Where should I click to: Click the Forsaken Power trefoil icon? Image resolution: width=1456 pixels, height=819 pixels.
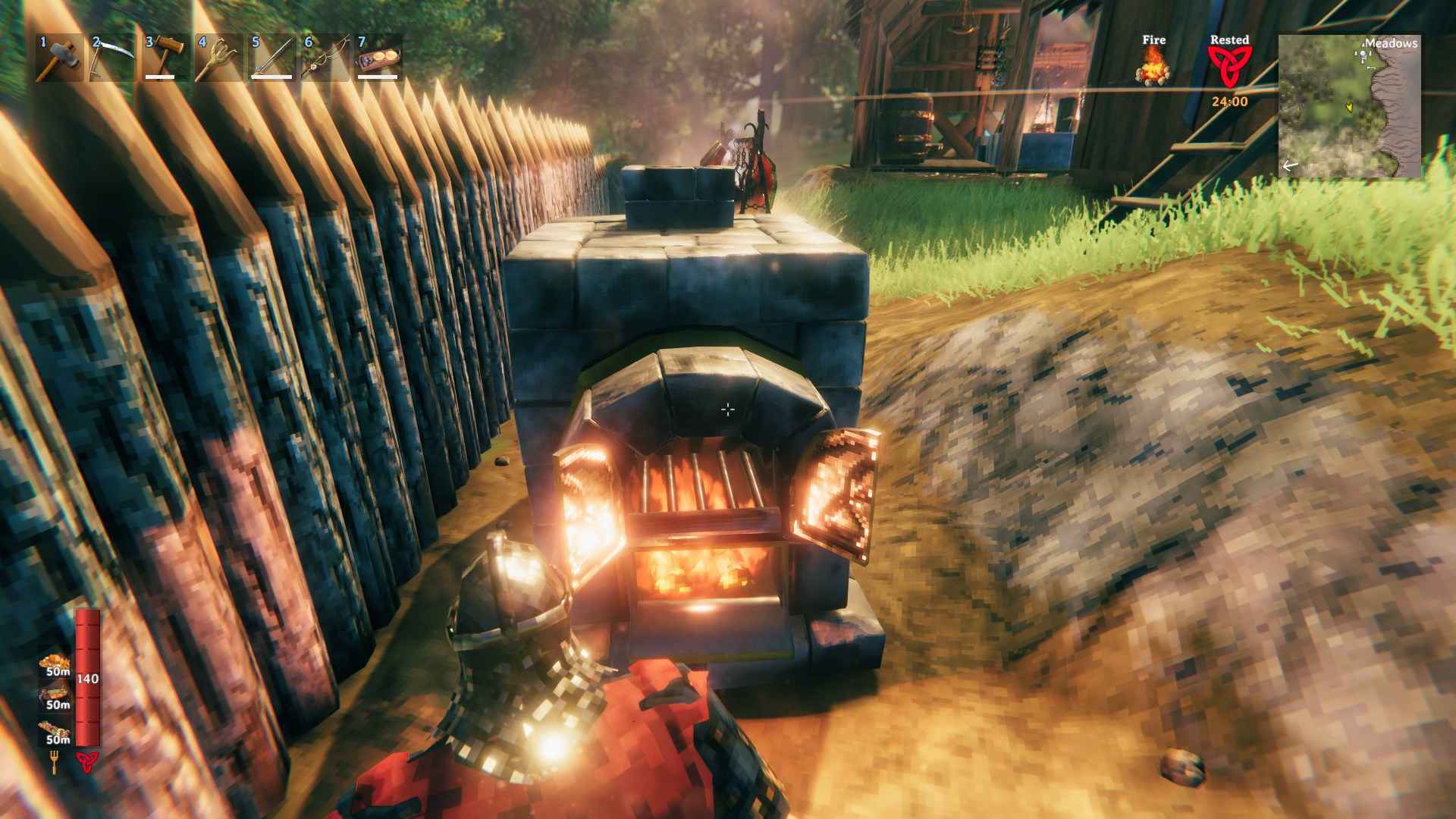[87, 761]
